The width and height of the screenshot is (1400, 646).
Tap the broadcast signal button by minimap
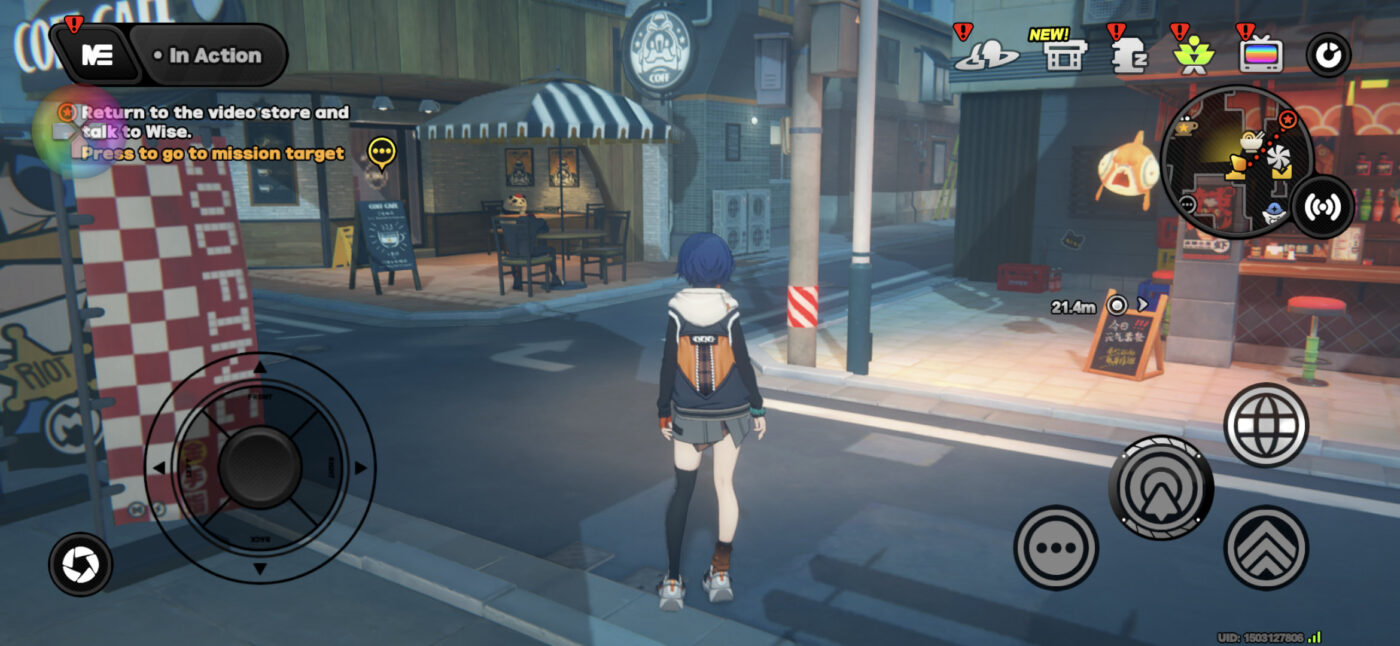1322,207
